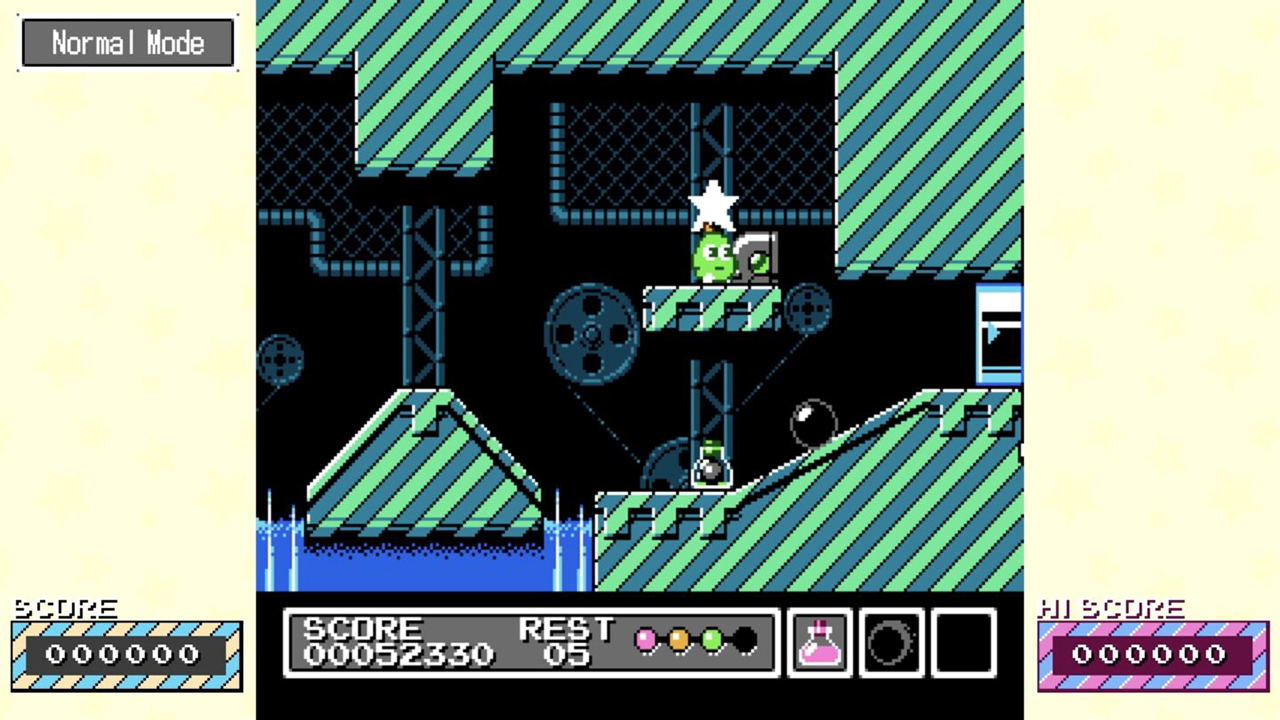
Task: Open the Normal Mode selector
Action: [x=128, y=42]
